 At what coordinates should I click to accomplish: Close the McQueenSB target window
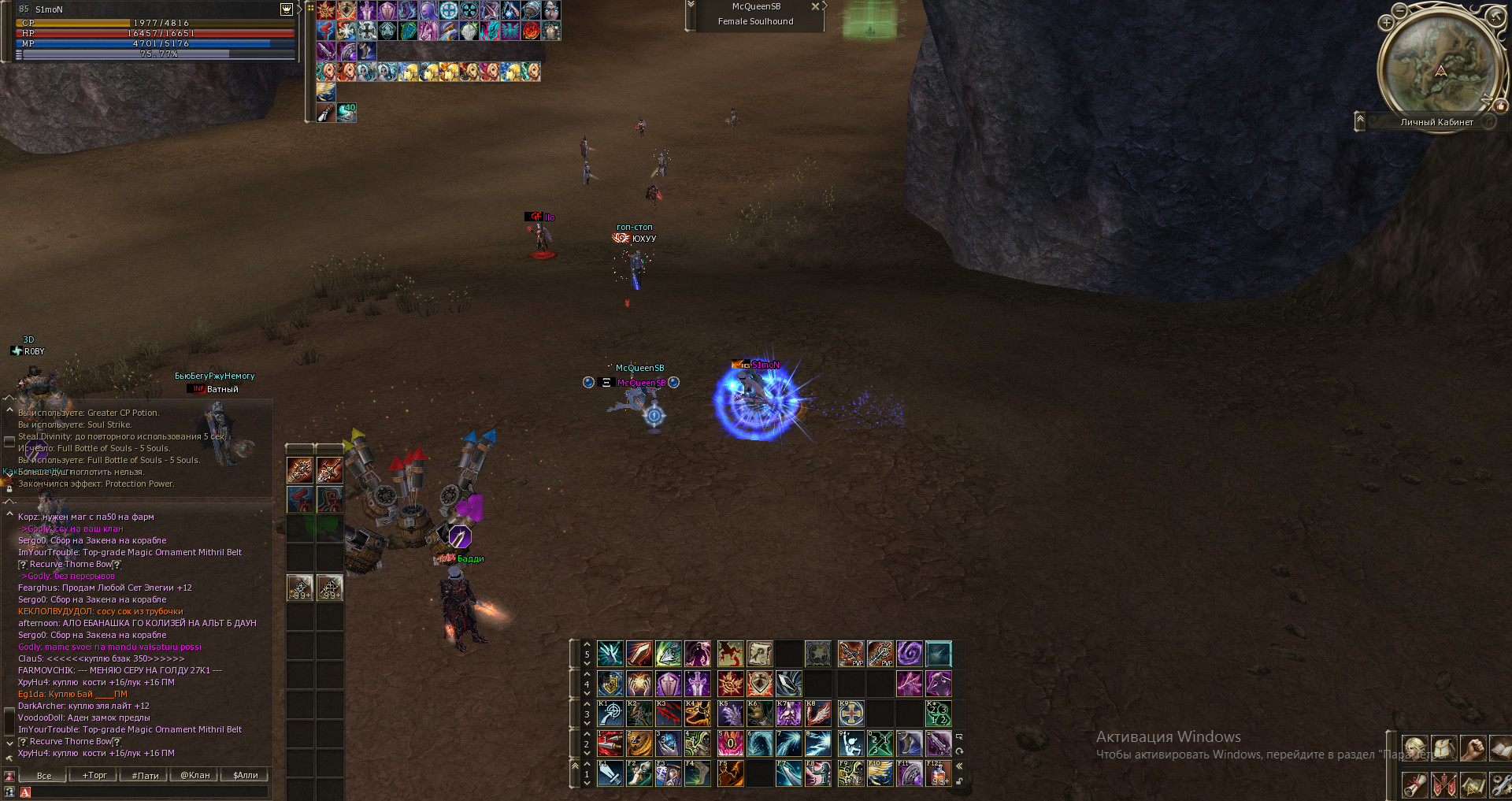tap(815, 6)
